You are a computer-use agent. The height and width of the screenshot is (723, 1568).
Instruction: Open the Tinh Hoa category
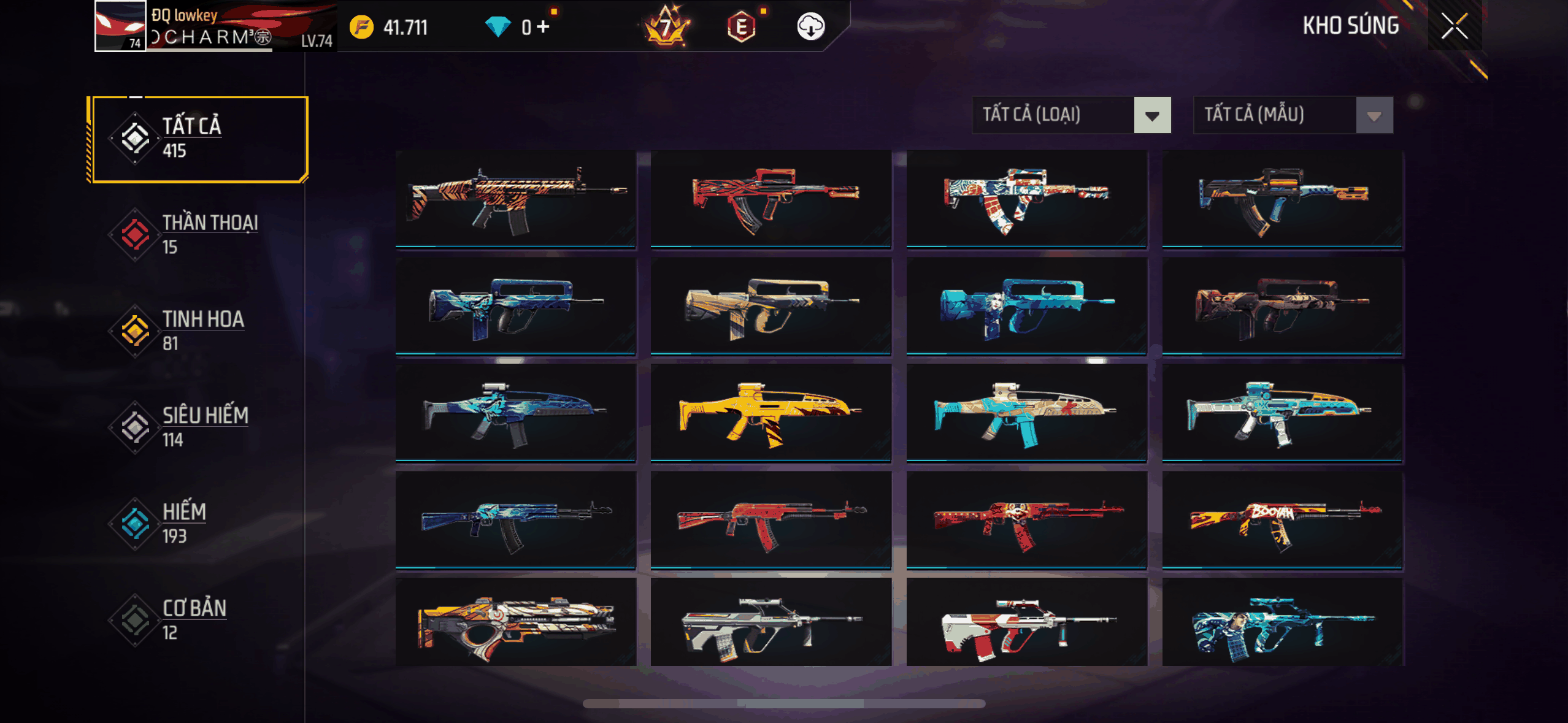click(x=199, y=331)
